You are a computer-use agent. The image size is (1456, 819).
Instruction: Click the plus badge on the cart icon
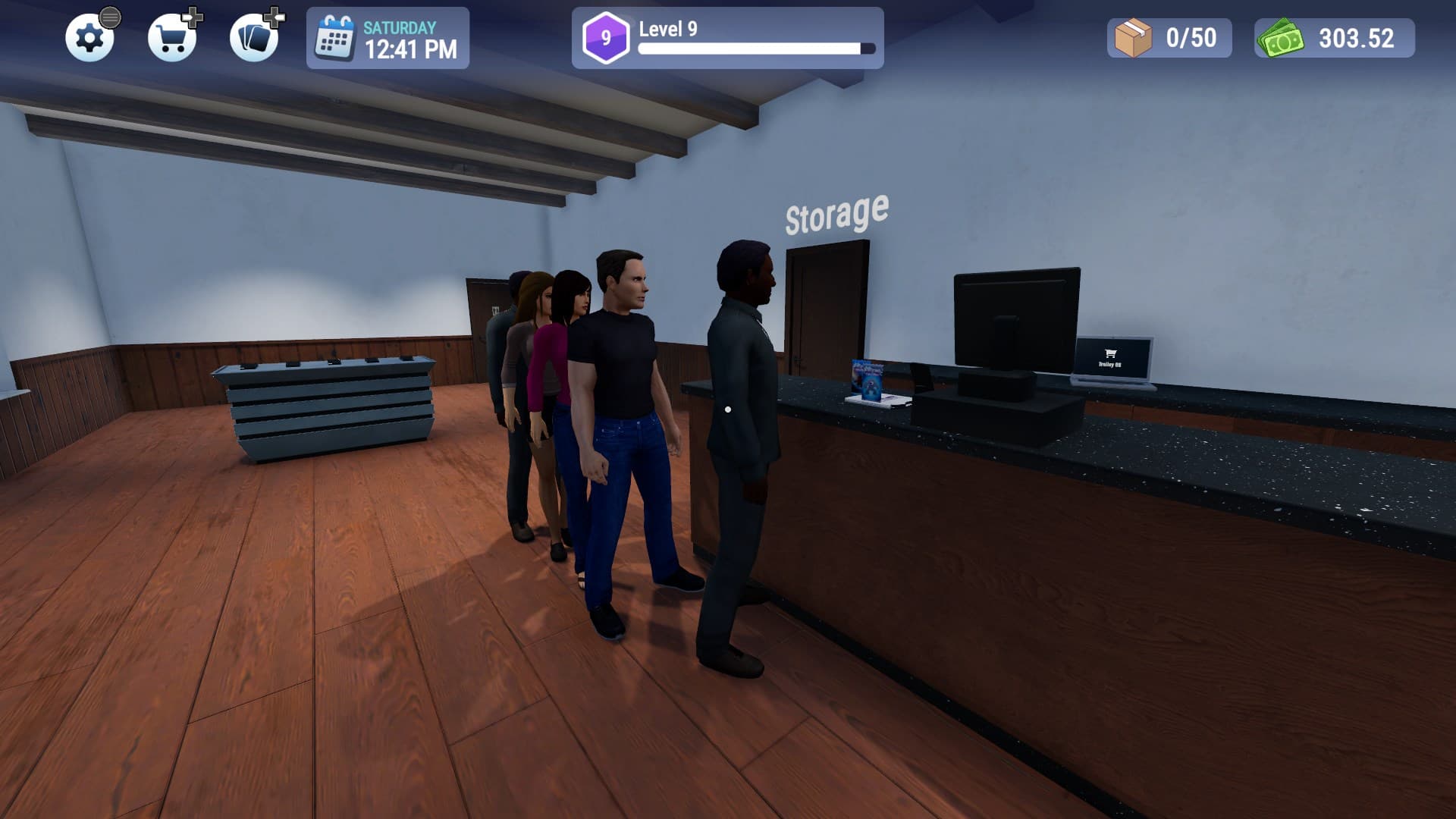194,19
